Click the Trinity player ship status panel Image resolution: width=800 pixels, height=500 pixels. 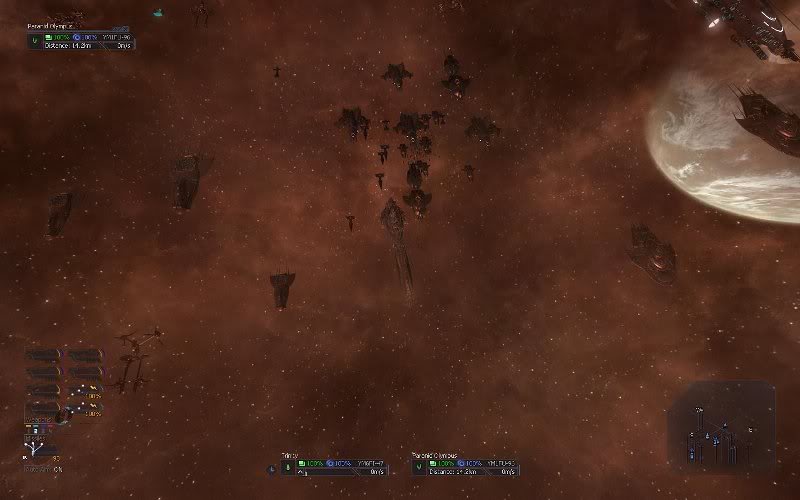(x=335, y=464)
